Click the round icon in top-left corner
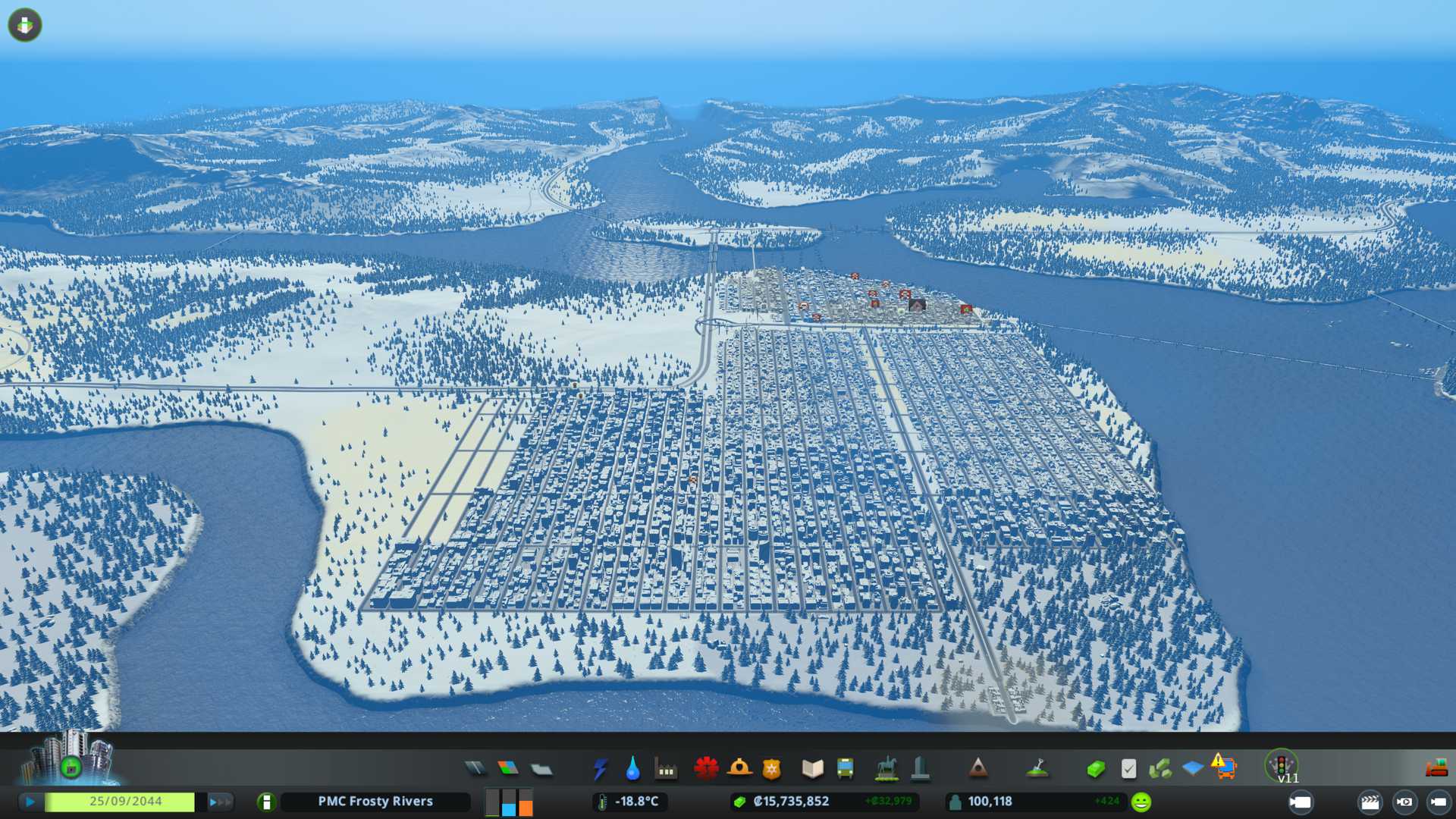Viewport: 1456px width, 819px height. [25, 25]
